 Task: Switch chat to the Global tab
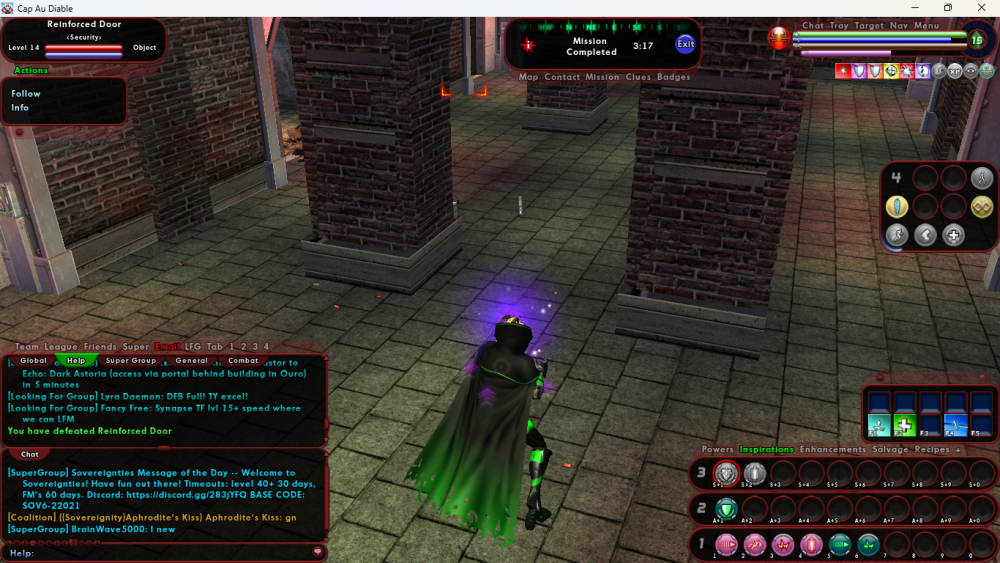point(33,360)
